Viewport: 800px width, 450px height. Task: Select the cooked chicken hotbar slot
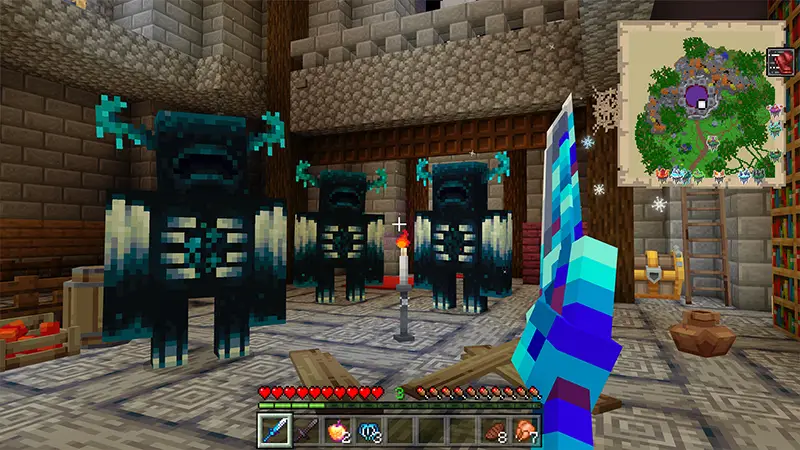(524, 430)
